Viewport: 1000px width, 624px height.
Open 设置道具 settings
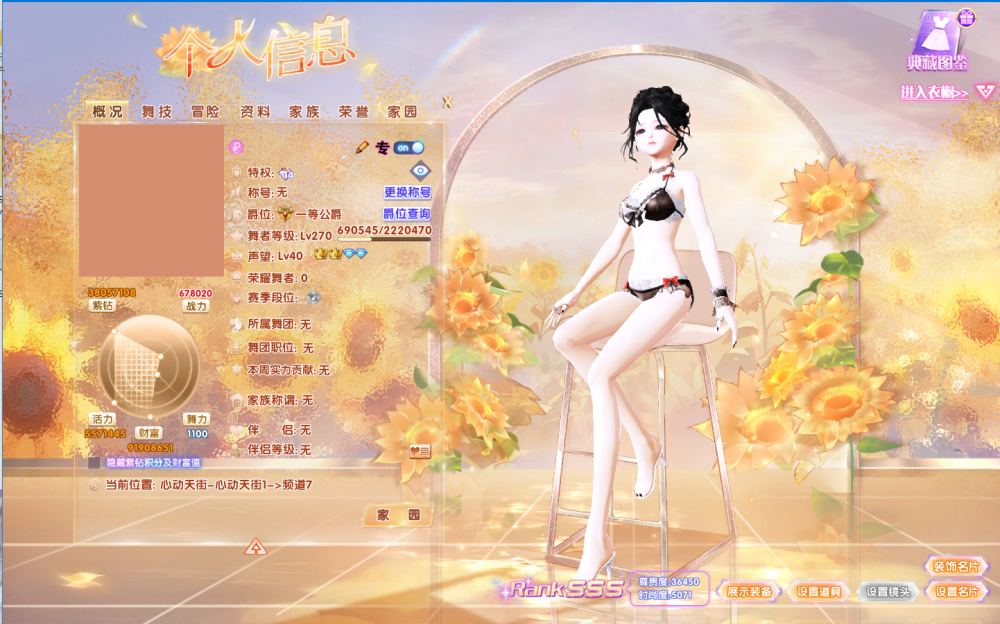(820, 591)
